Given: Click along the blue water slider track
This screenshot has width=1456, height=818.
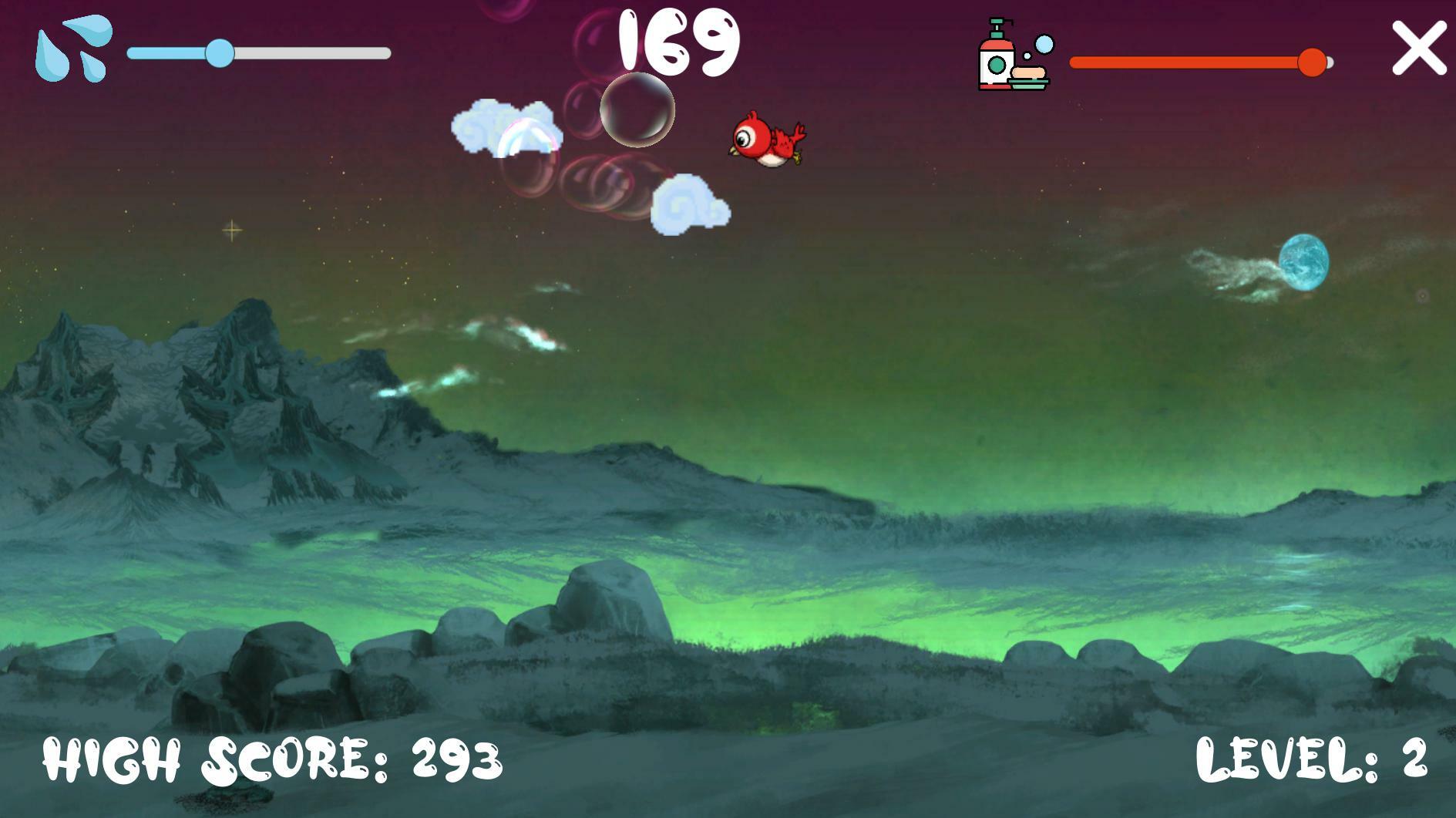Looking at the screenshot, I should click(x=308, y=52).
